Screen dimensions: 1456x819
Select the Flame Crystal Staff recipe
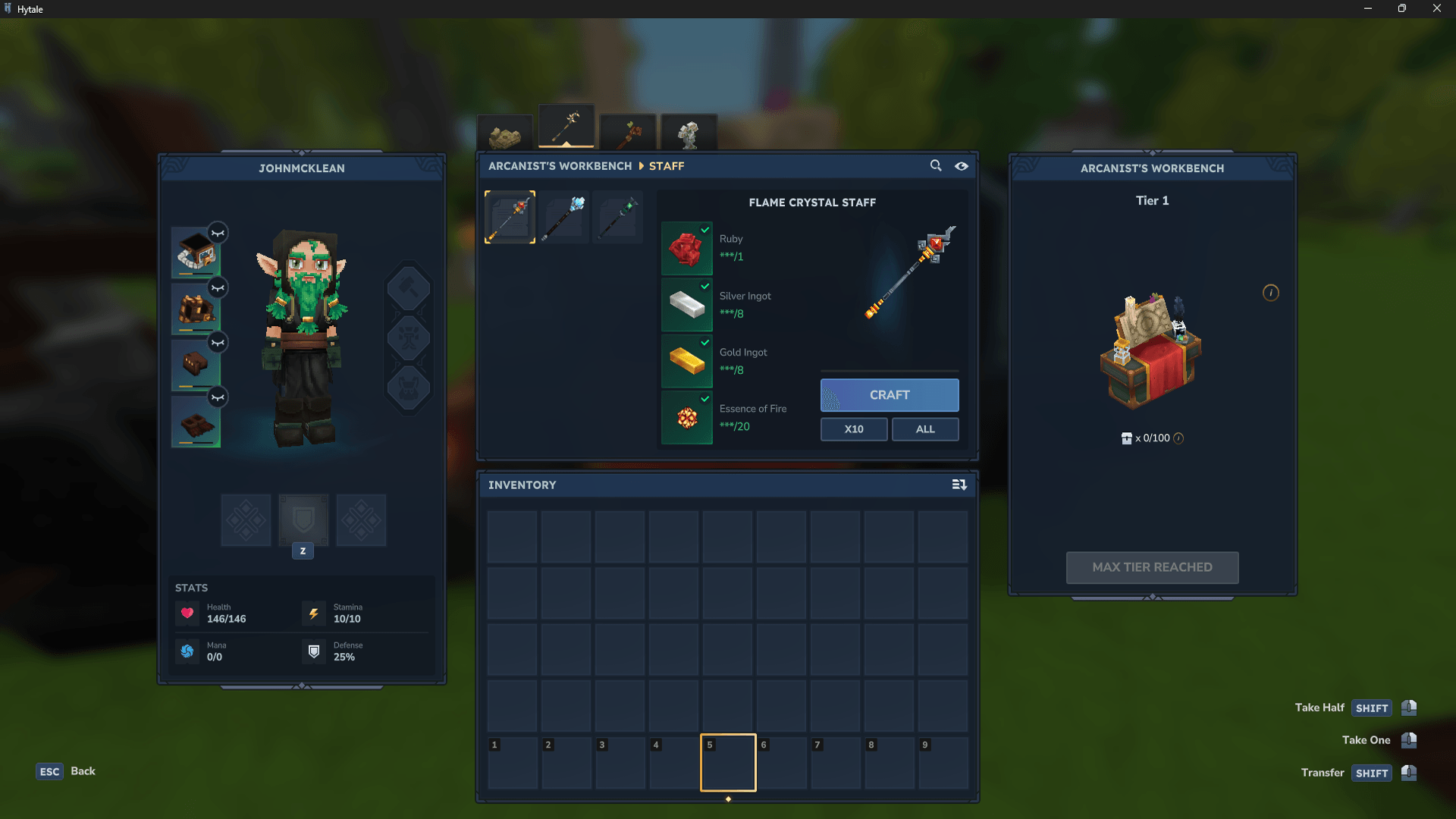click(x=510, y=218)
